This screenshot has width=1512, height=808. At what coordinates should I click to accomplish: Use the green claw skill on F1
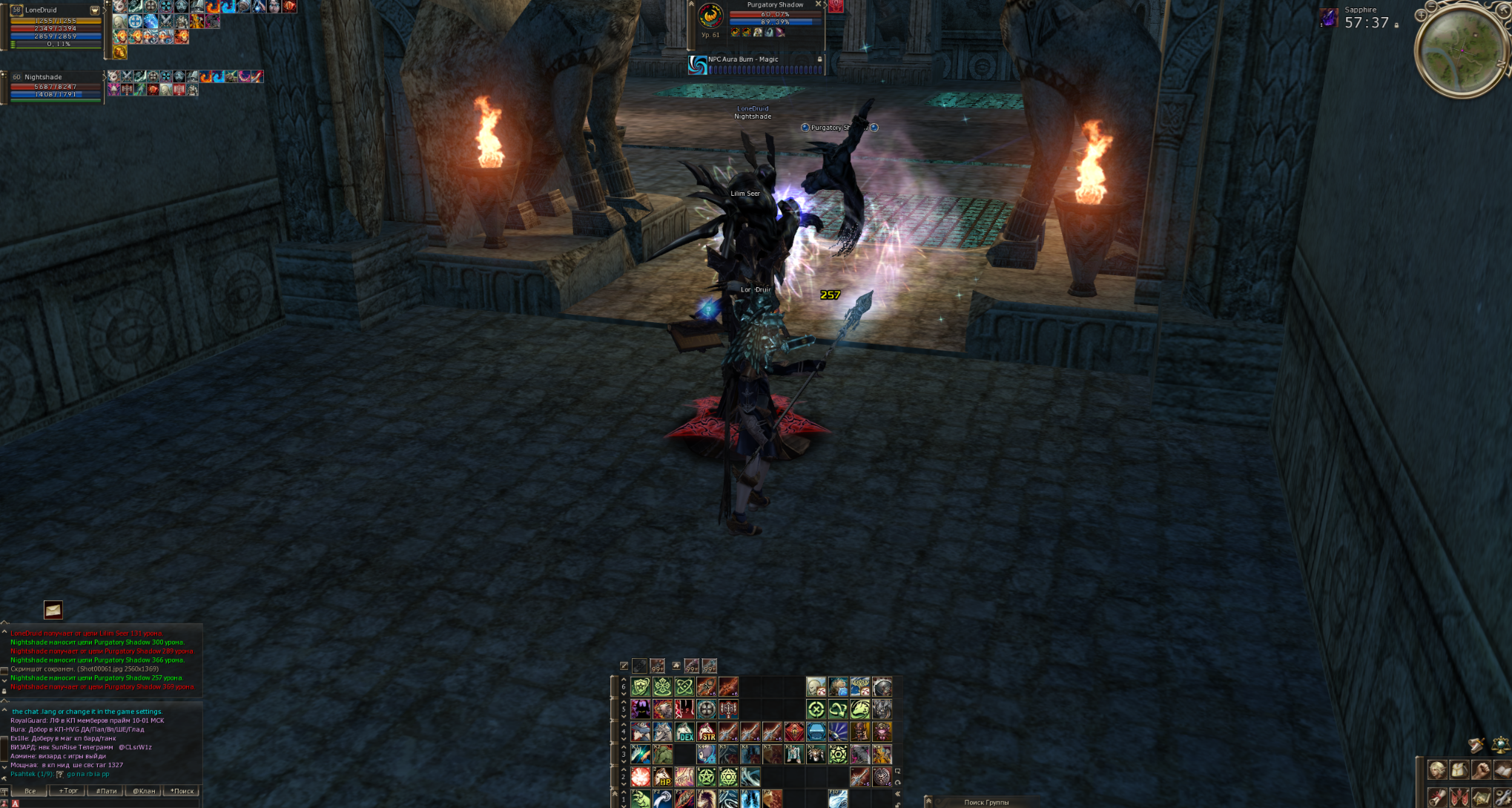641,799
